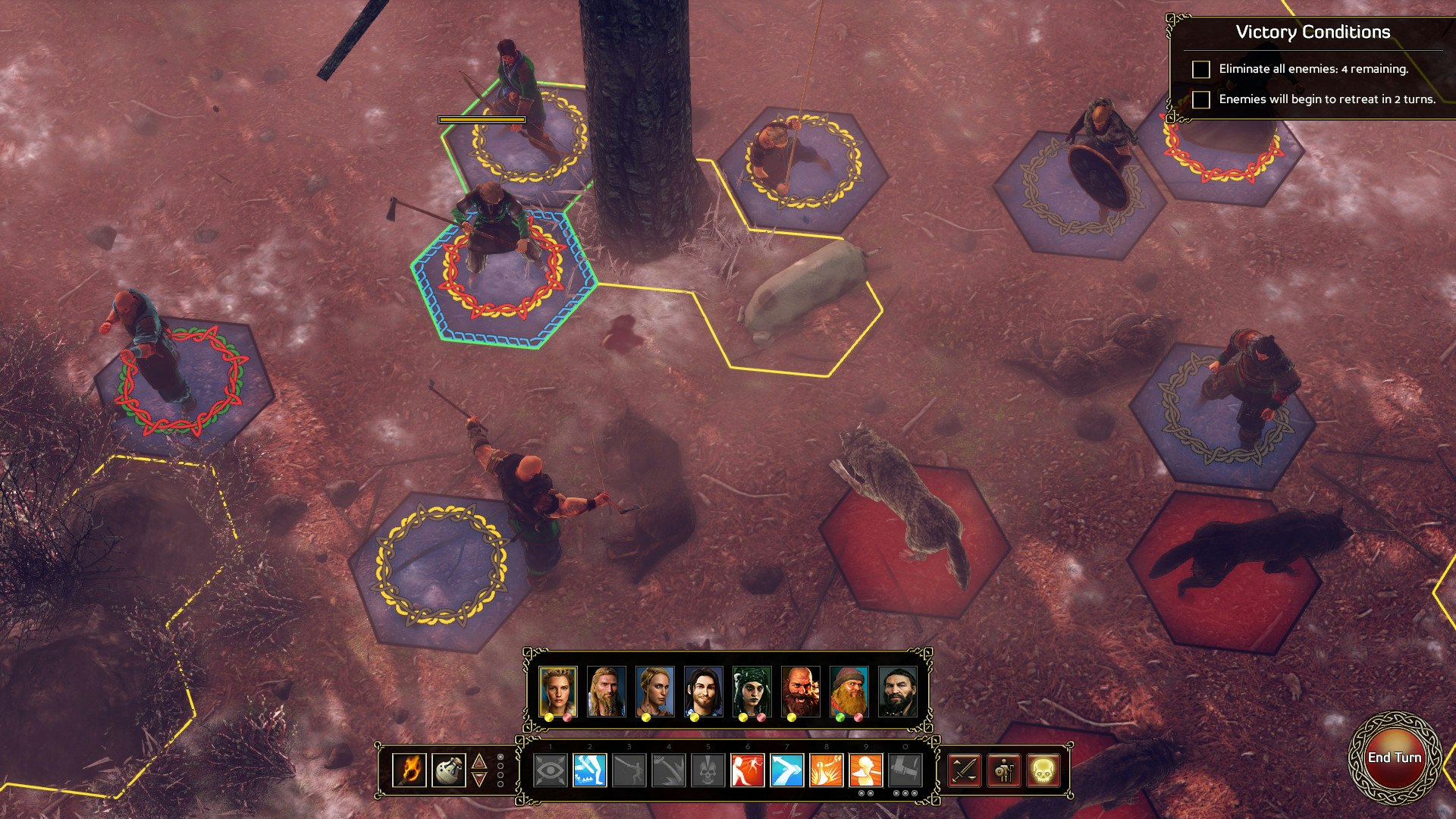Screen dimensions: 1456x819
Task: Check the enemies retreat victory condition box
Action: tap(1200, 99)
